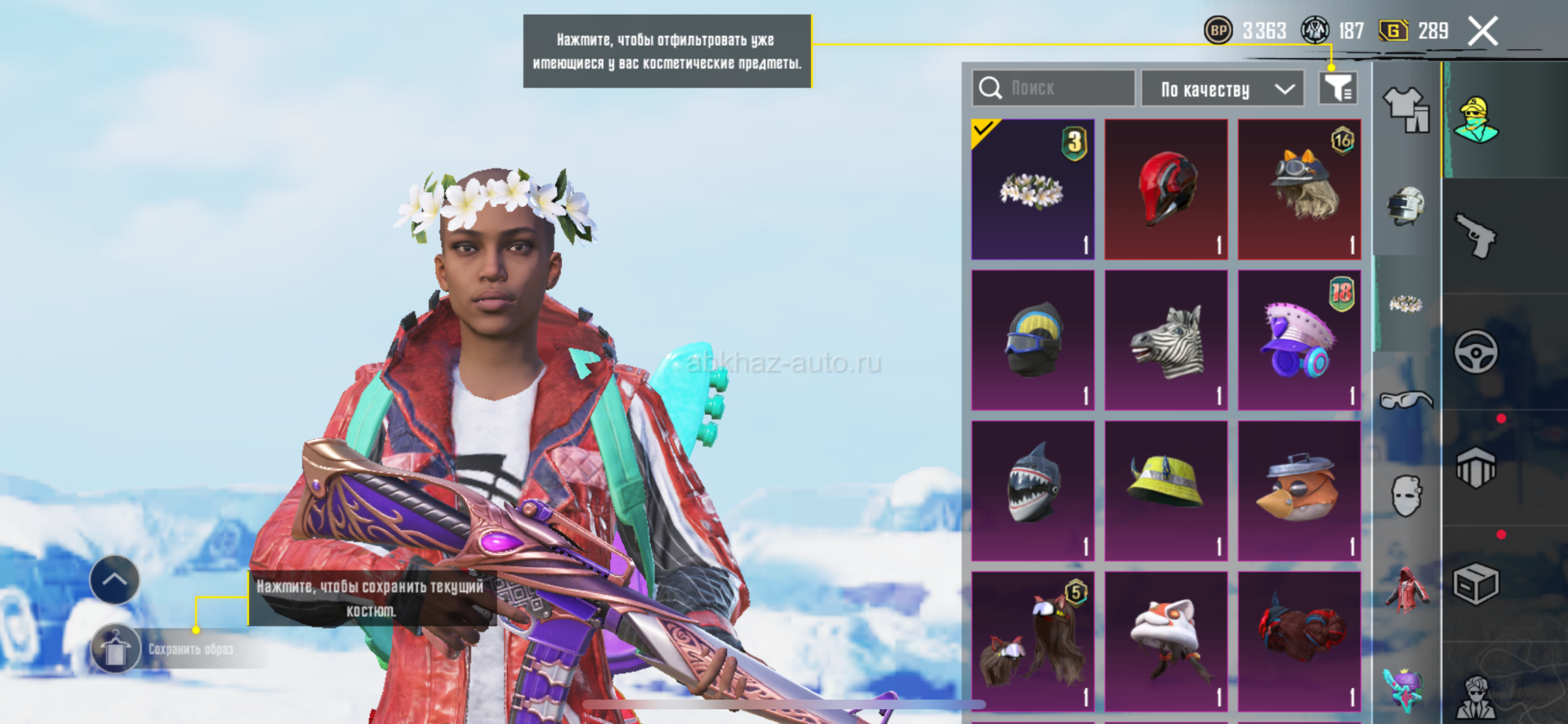The width and height of the screenshot is (1568, 724).
Task: Open the glasses category tab
Action: (1405, 400)
